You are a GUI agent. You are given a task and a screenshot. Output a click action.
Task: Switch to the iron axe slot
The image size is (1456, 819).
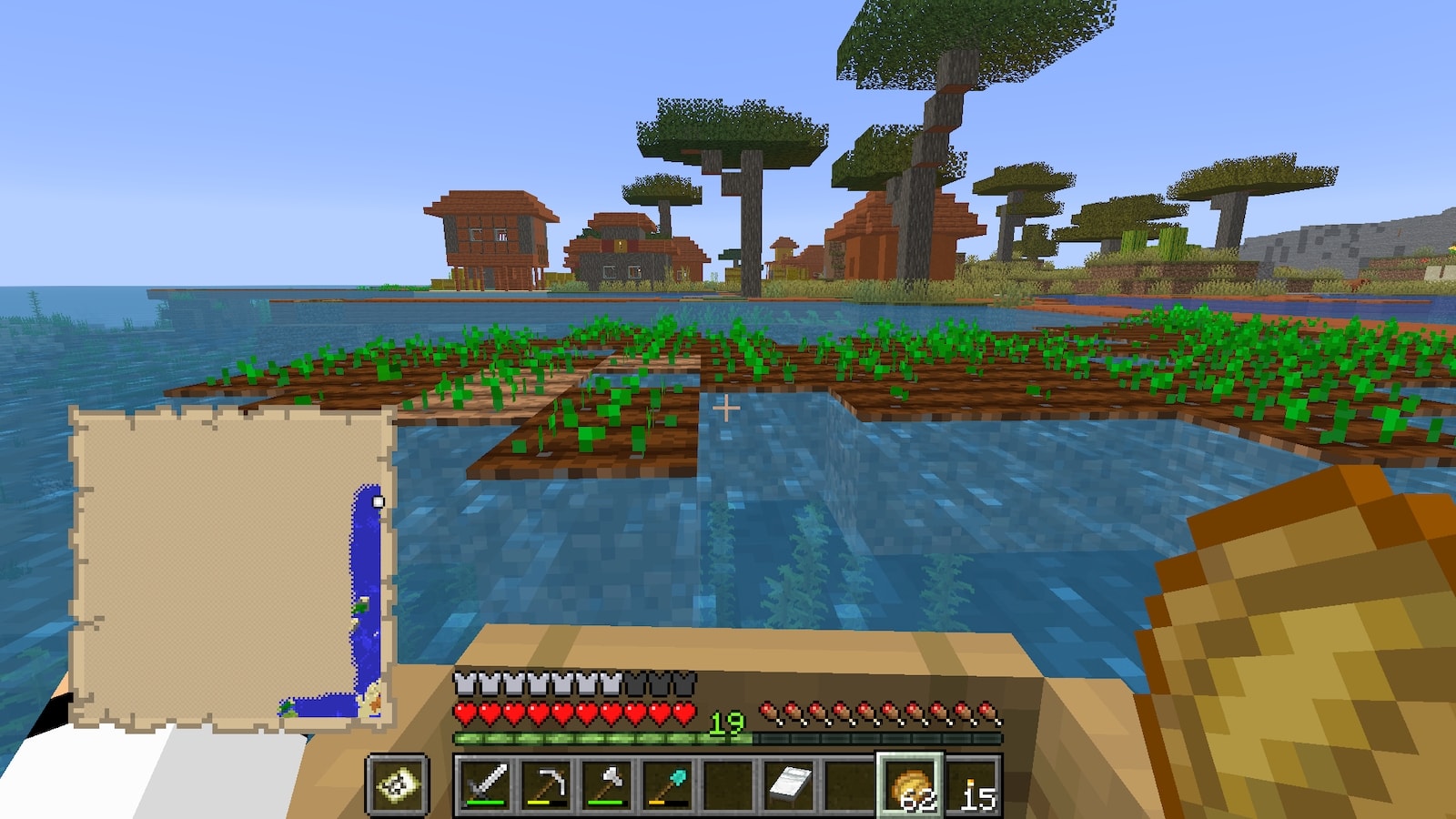click(x=607, y=784)
